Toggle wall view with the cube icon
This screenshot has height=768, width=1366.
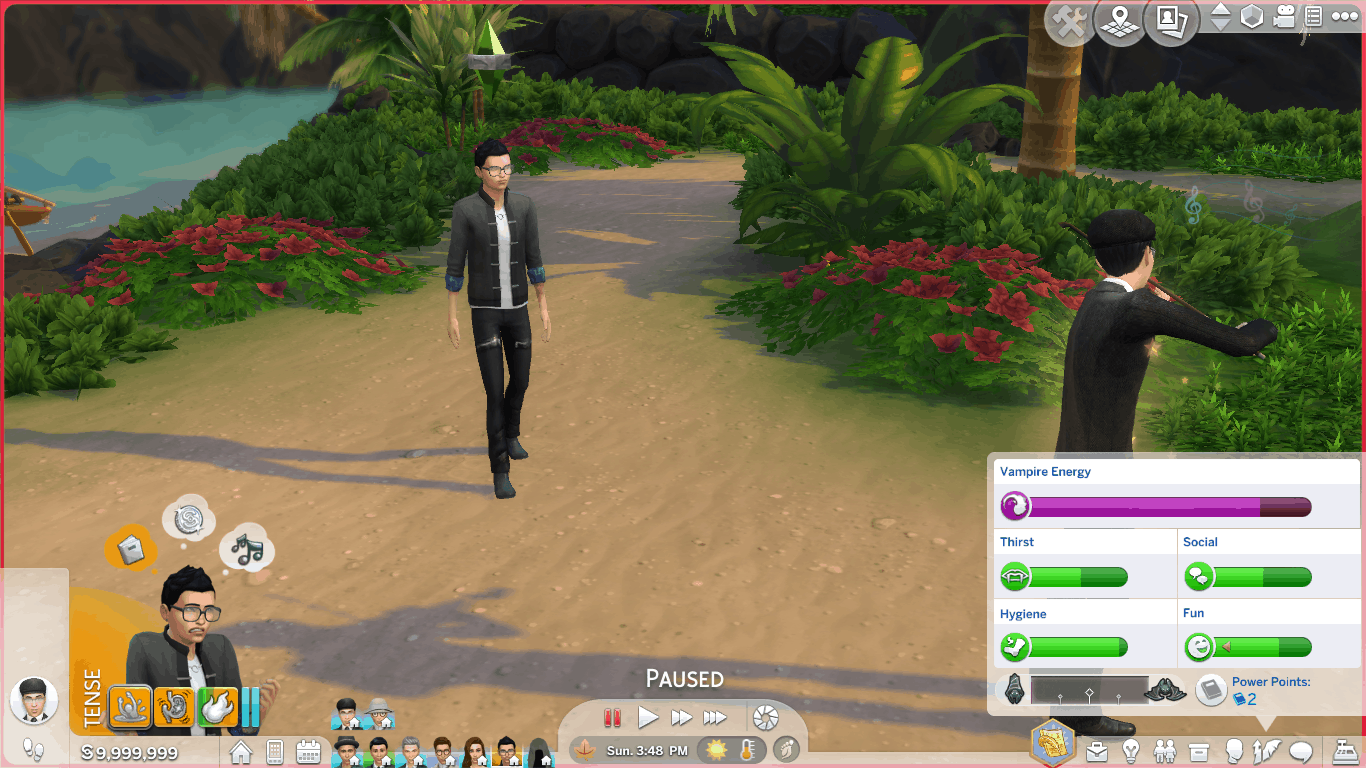pos(1252,17)
